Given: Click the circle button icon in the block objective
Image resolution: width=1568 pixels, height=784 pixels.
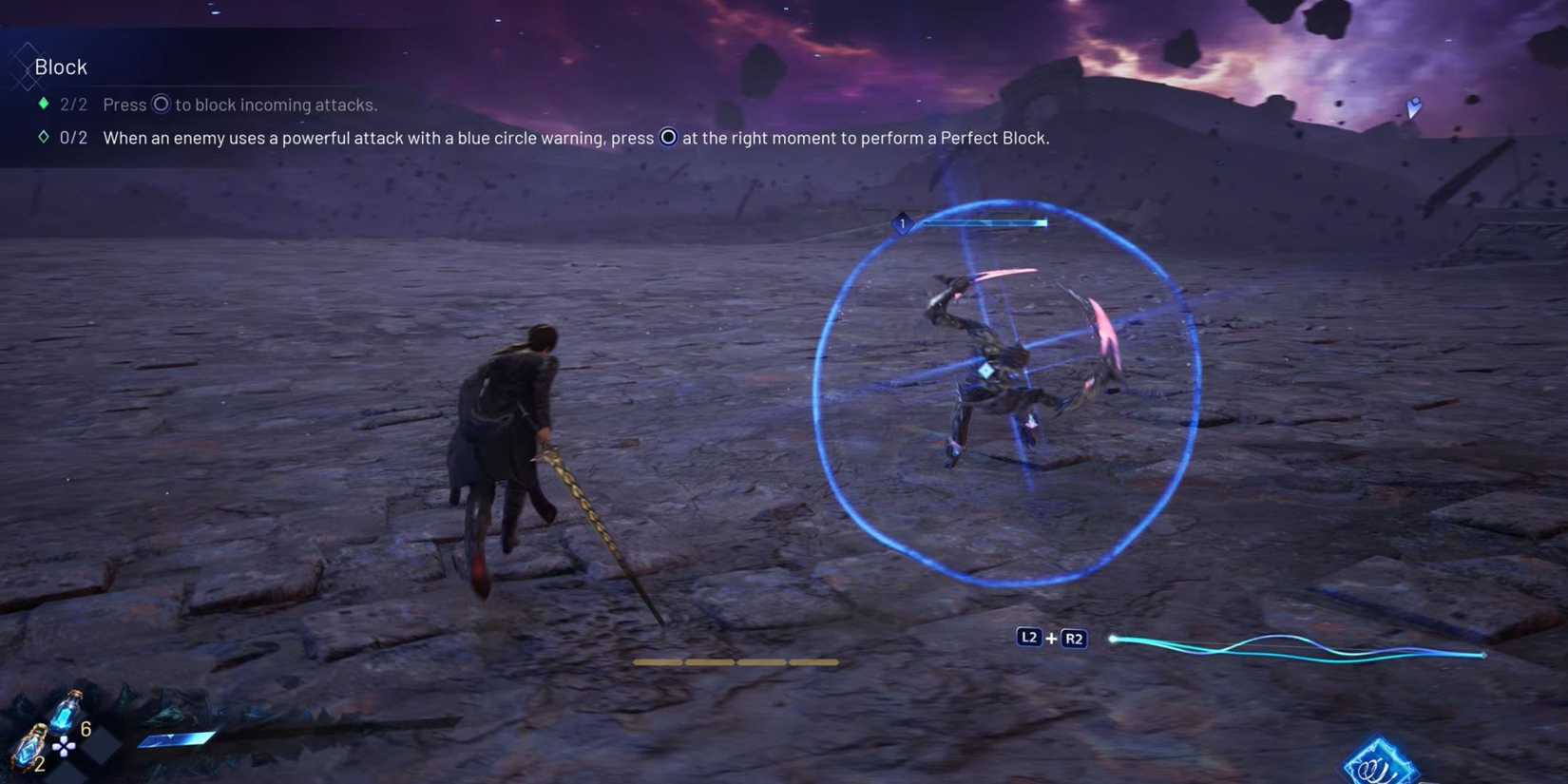Looking at the screenshot, I should tap(162, 105).
